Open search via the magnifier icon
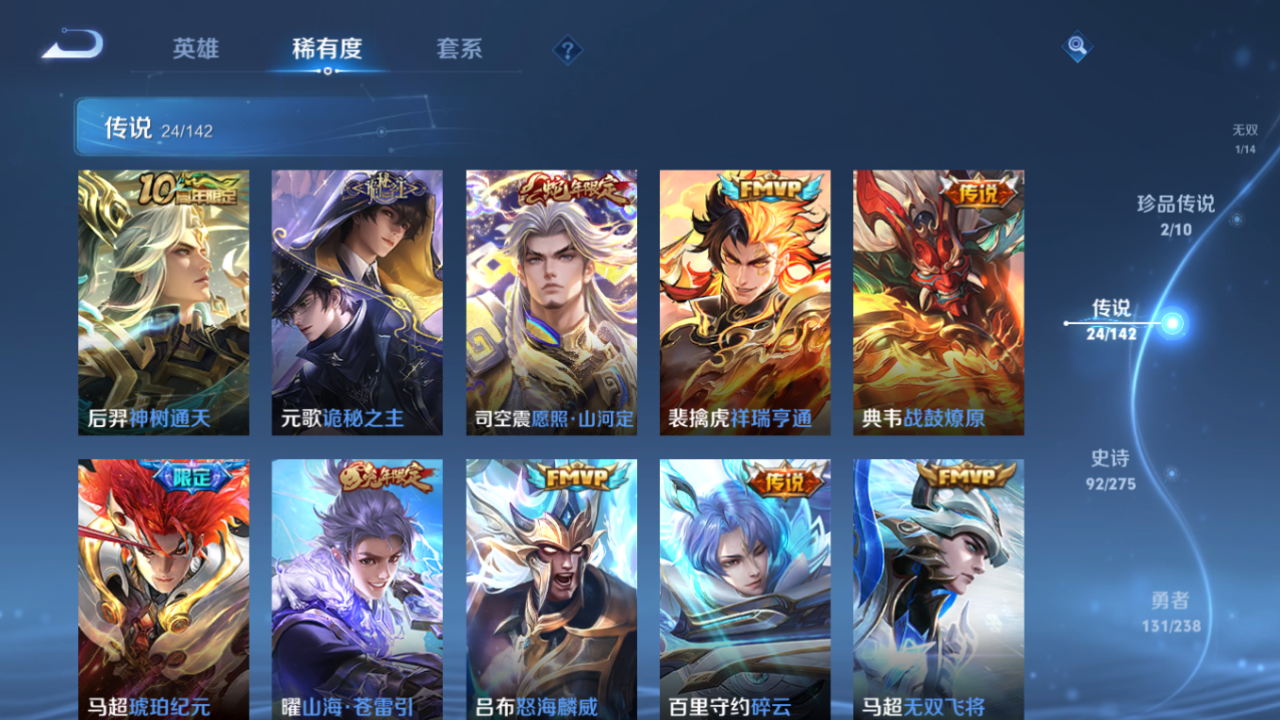 click(1076, 46)
